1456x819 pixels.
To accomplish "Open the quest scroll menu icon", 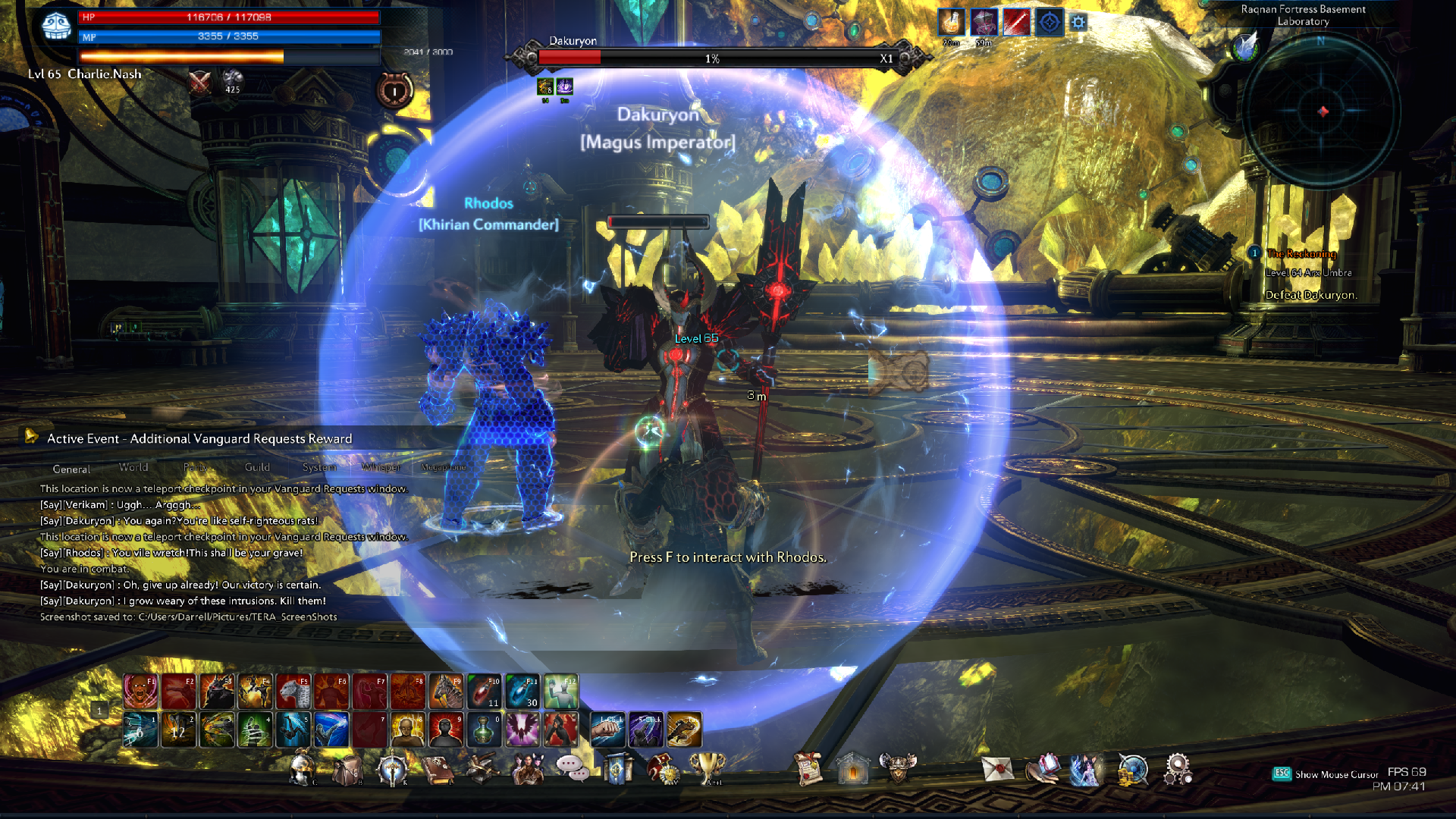I will 808,769.
